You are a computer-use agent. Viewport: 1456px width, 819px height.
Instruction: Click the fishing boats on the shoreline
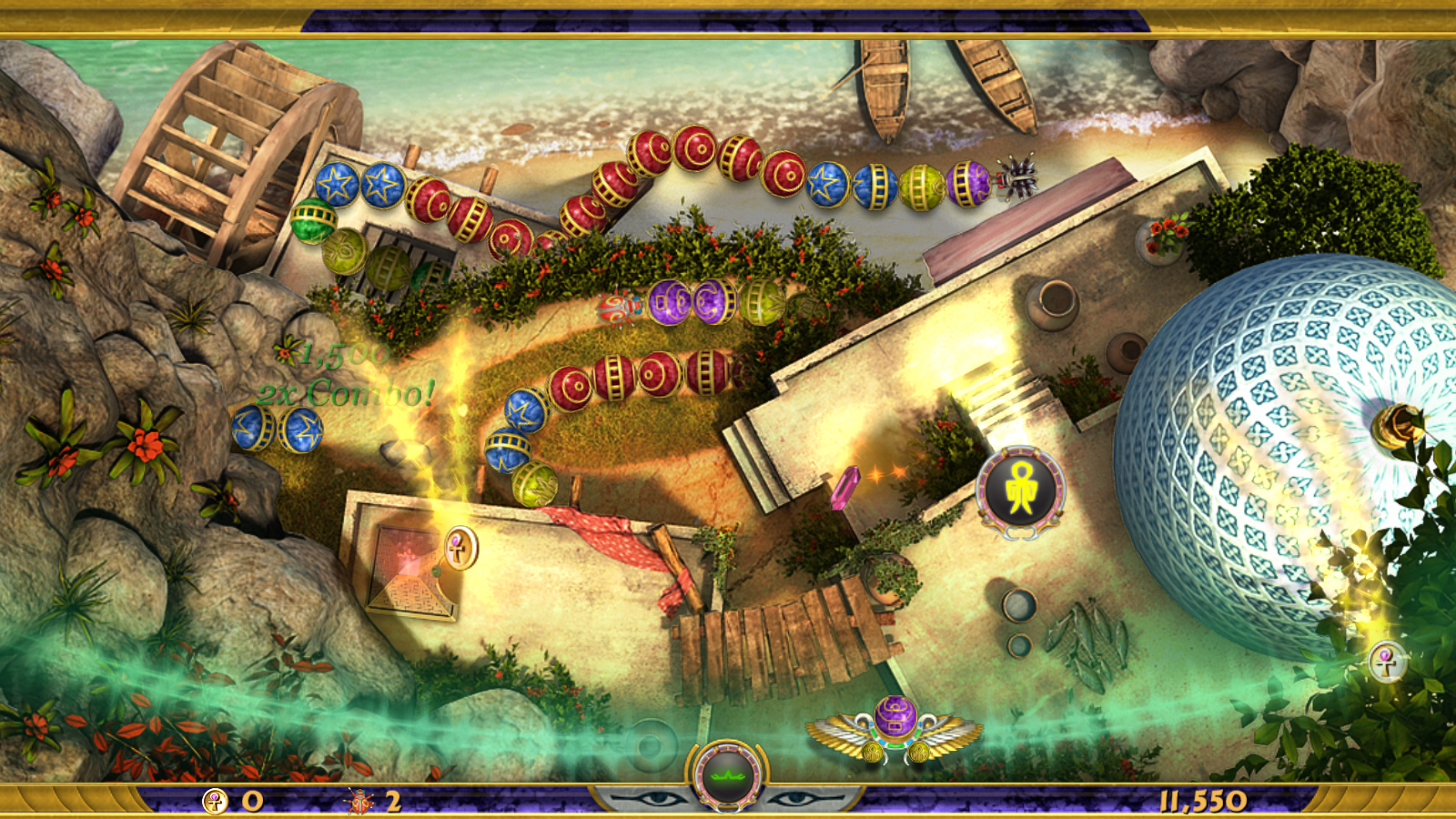(x=937, y=82)
